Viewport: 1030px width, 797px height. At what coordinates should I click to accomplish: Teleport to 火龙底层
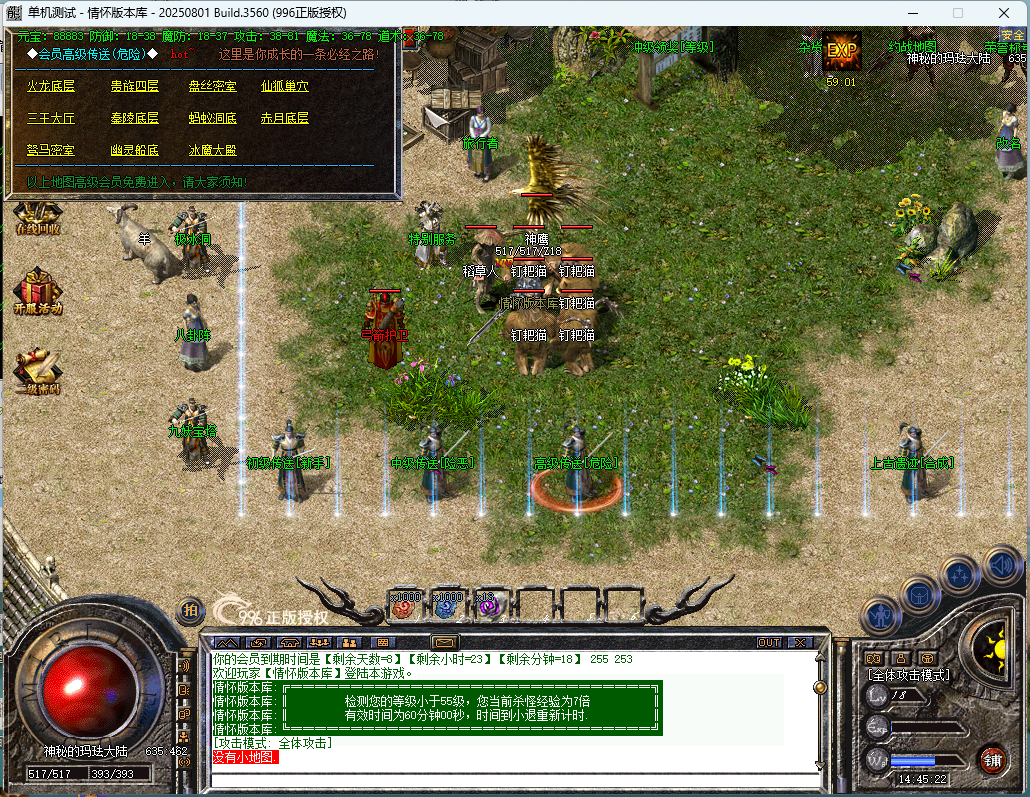point(51,86)
